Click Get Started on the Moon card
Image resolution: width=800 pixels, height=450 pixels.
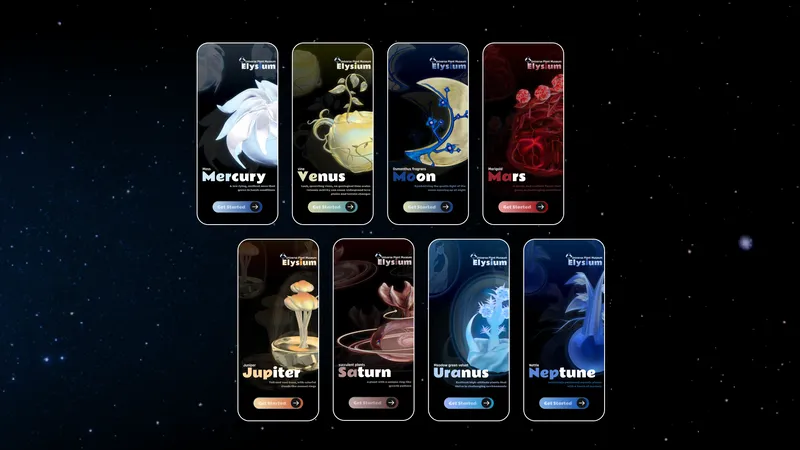point(427,207)
